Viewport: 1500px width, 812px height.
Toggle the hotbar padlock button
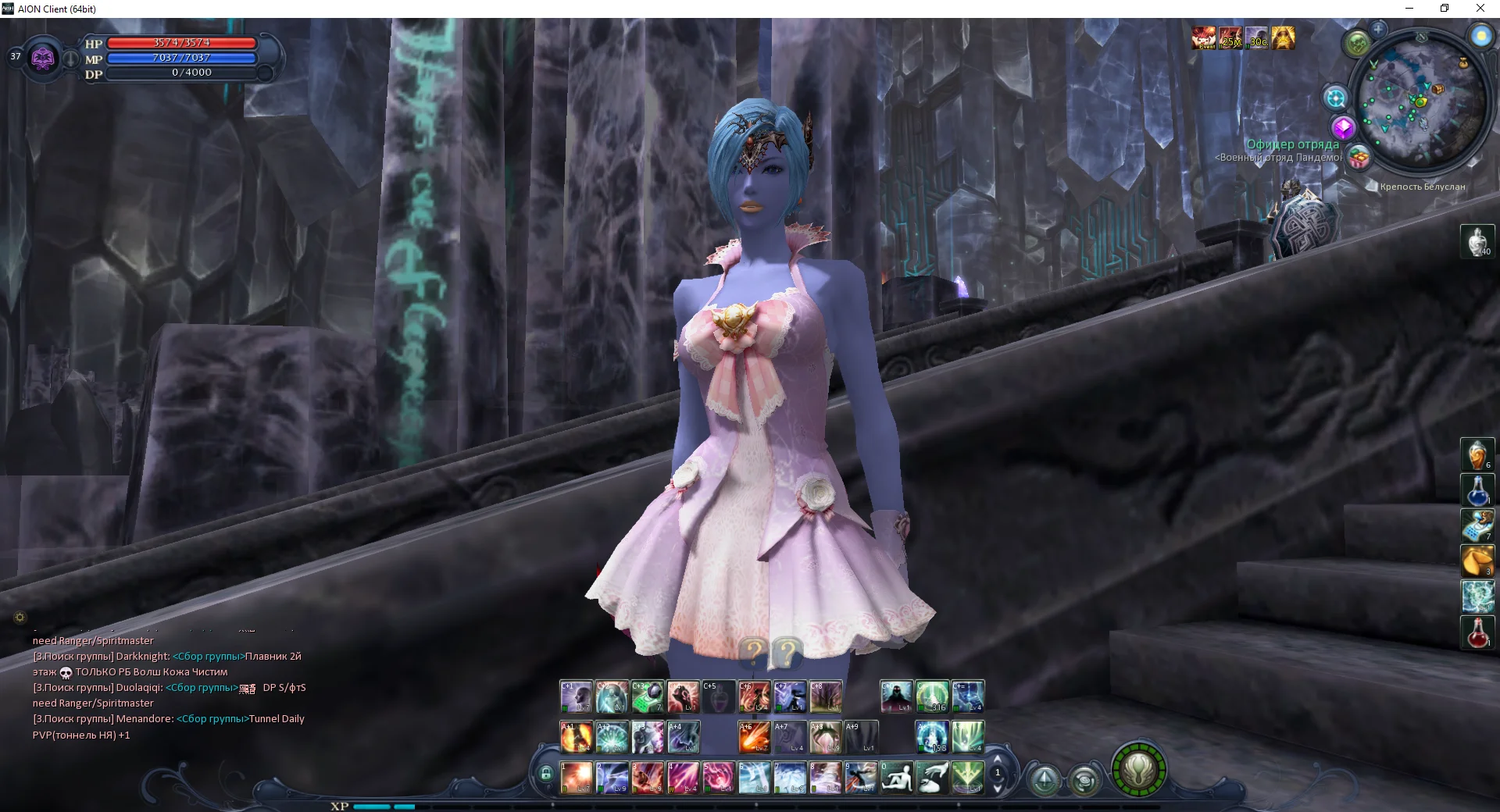(x=545, y=775)
